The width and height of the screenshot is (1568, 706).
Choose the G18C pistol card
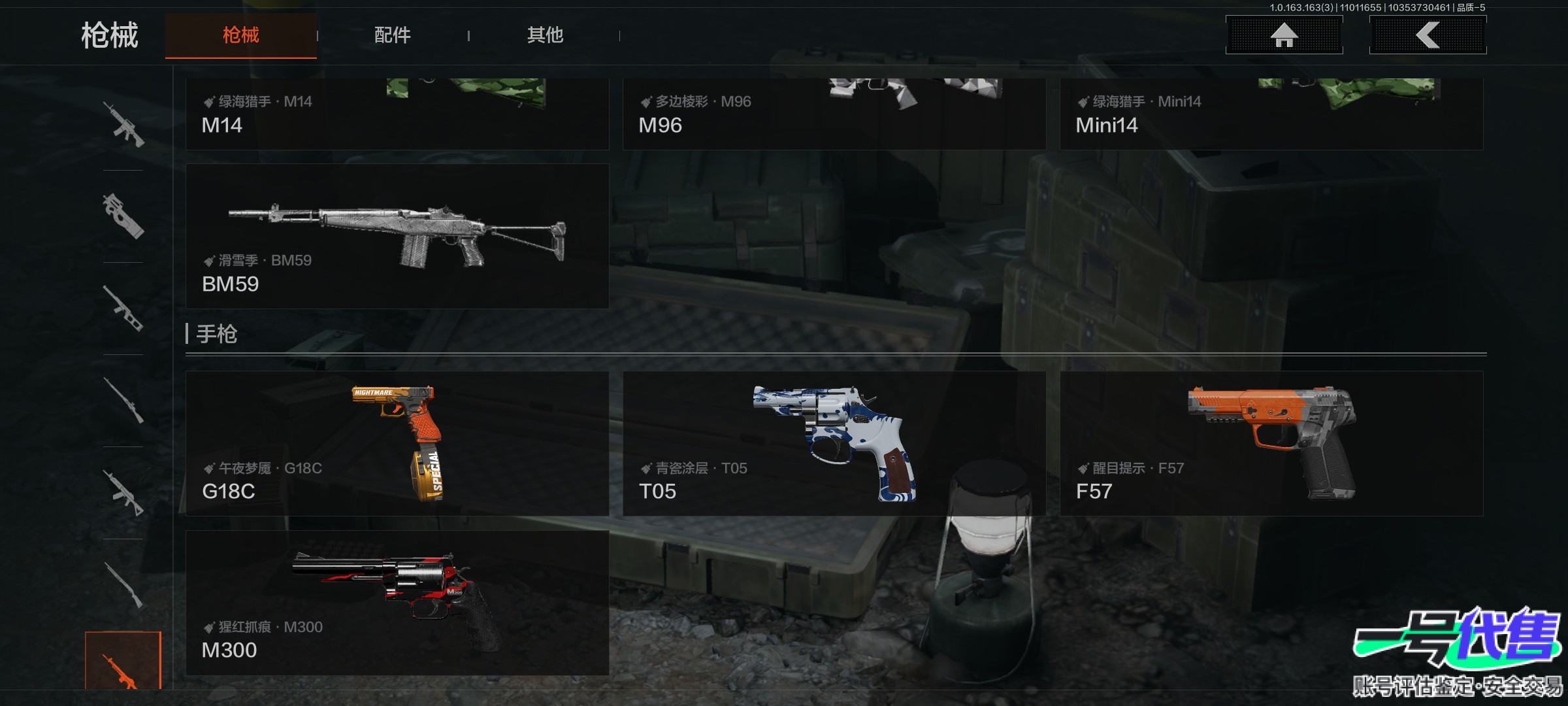[x=397, y=443]
